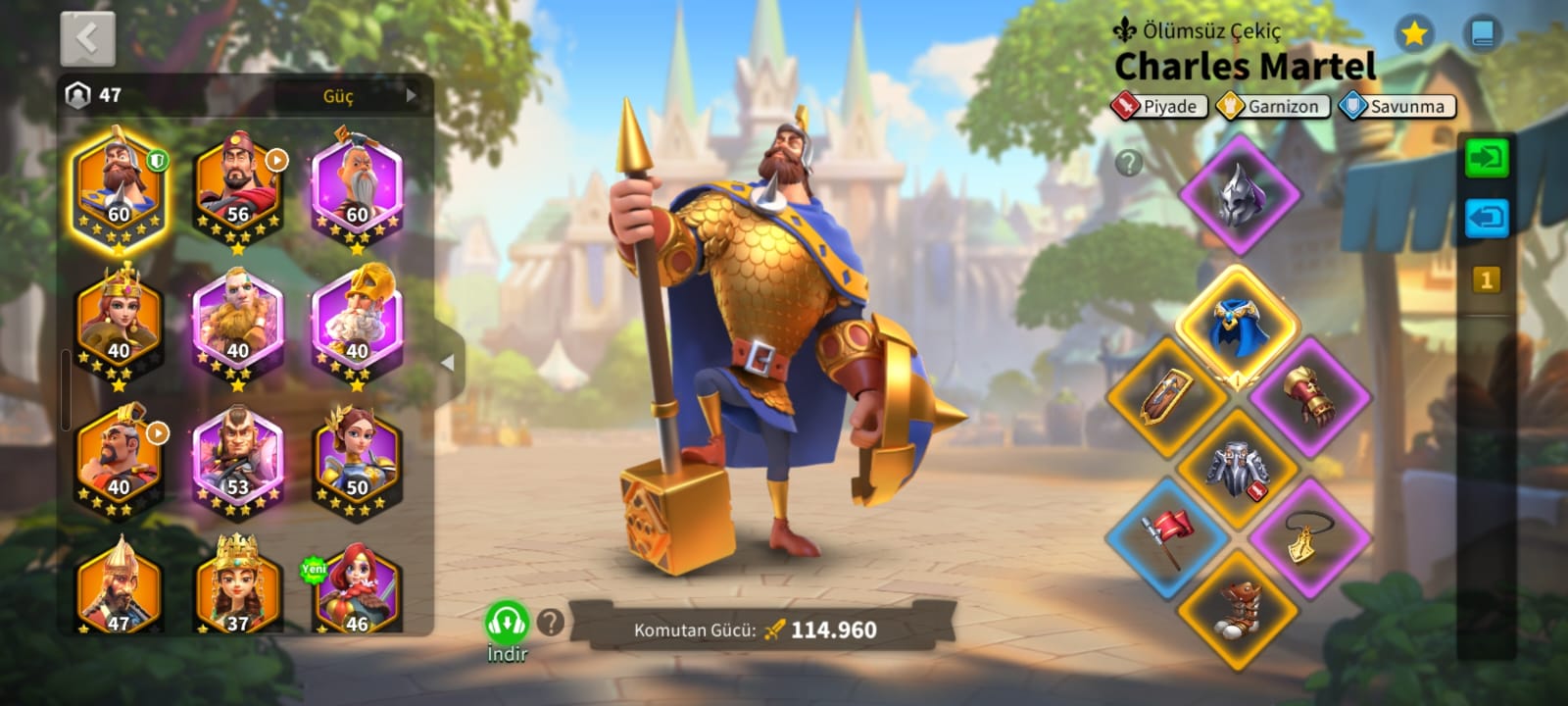Select the blue cape equipment slot
The height and width of the screenshot is (706, 1568).
[x=1239, y=326]
